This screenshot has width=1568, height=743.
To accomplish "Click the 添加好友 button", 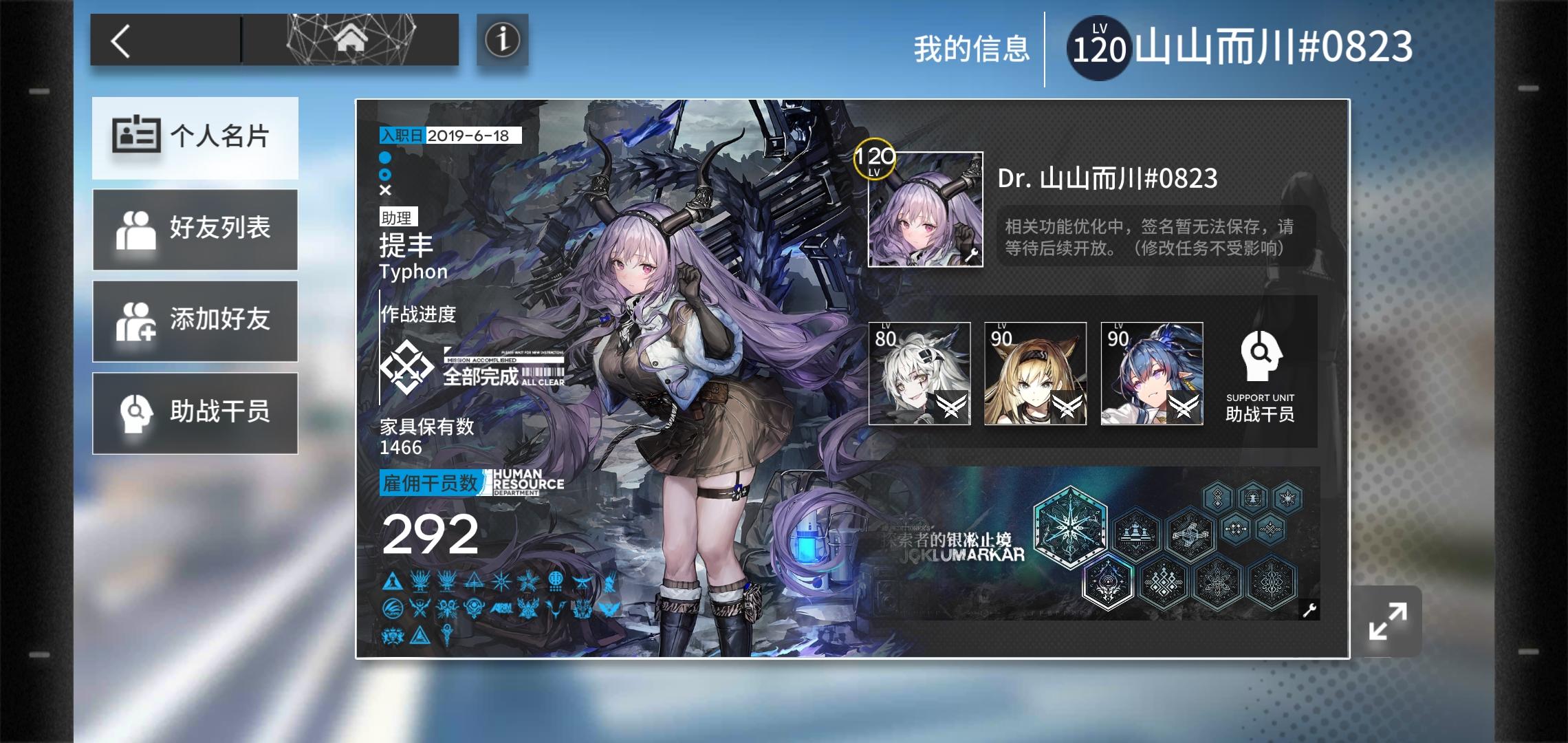I will coord(195,321).
